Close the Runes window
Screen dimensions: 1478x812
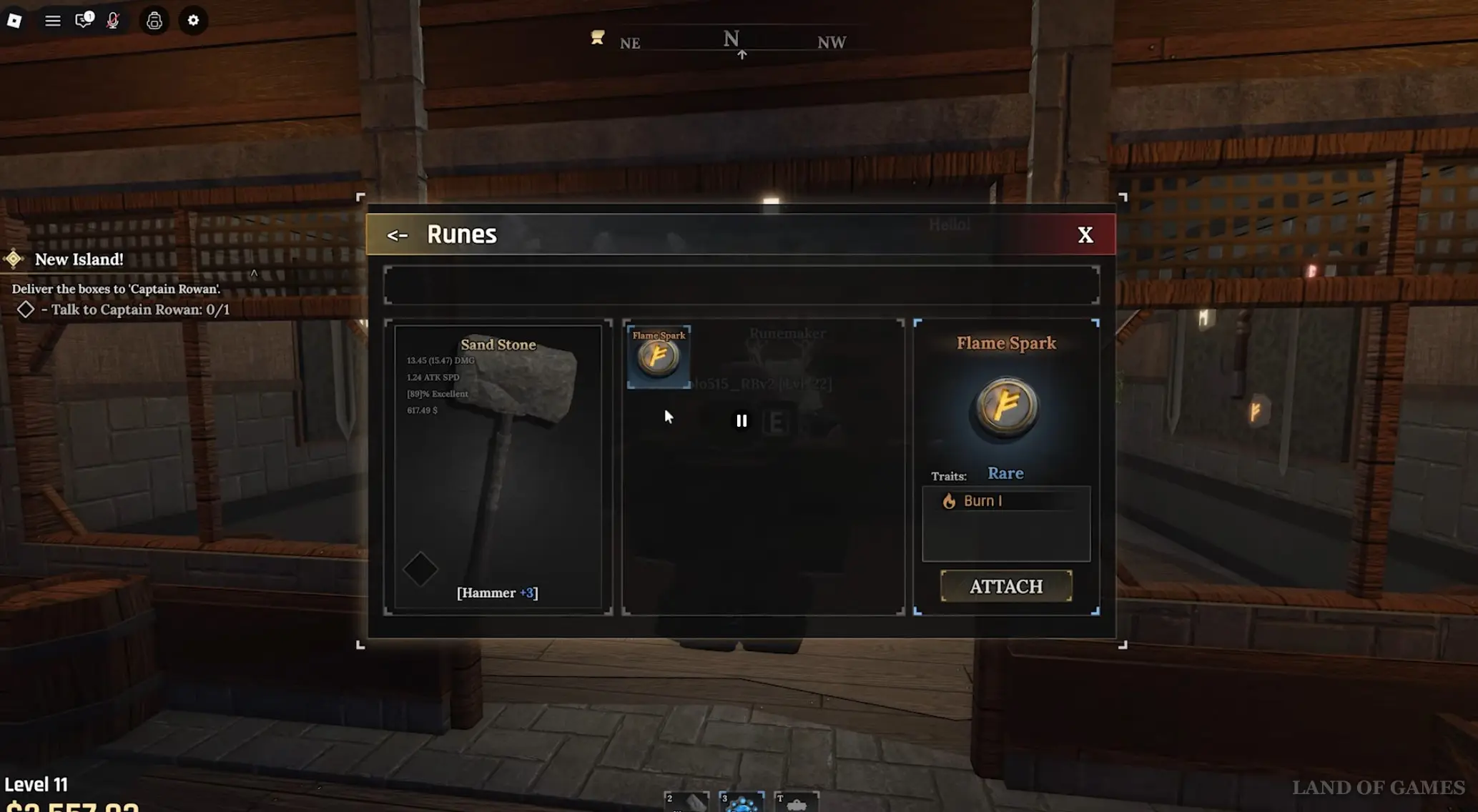click(x=1085, y=235)
